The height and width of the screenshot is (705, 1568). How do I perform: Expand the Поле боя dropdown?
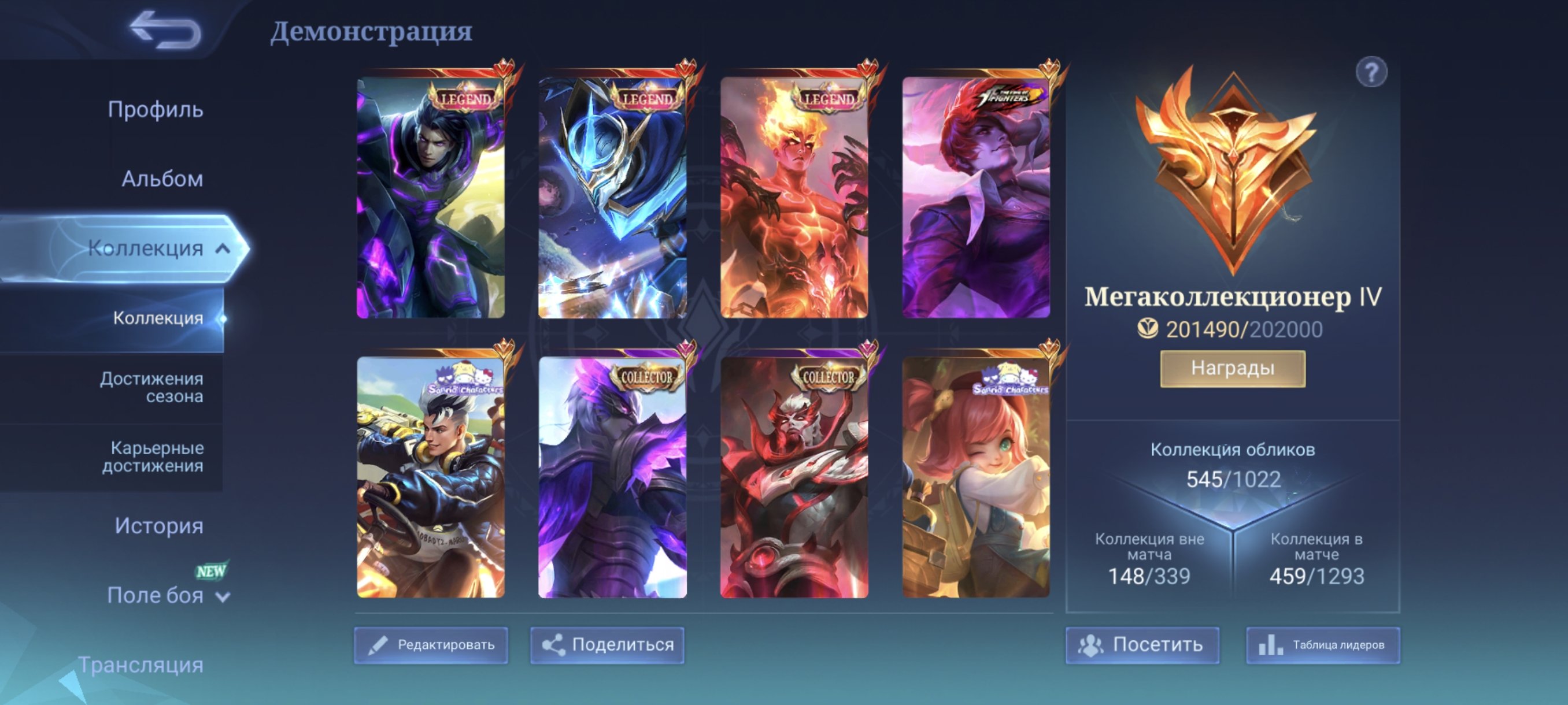[223, 597]
